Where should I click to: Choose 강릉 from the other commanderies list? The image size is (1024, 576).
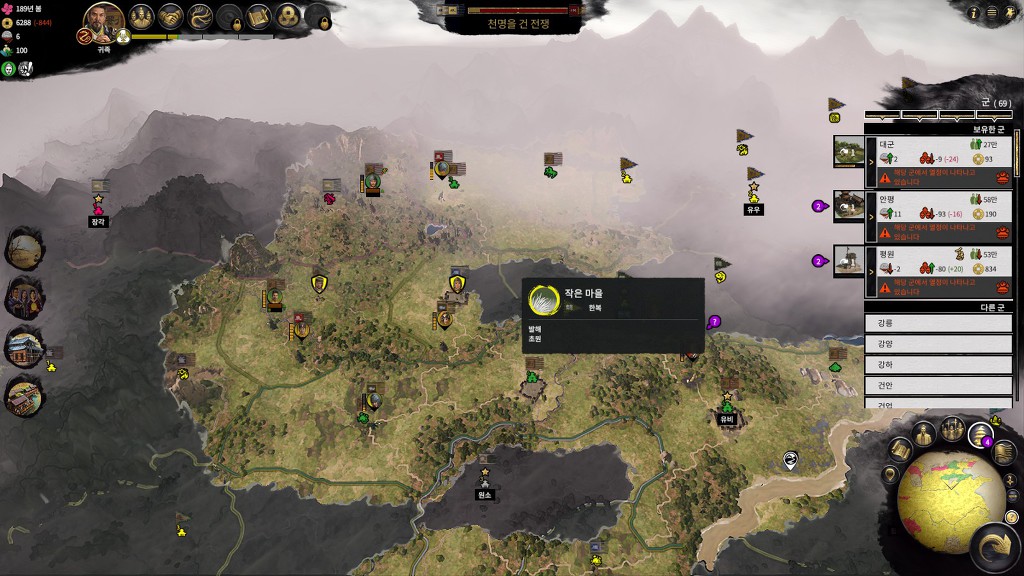(938, 323)
